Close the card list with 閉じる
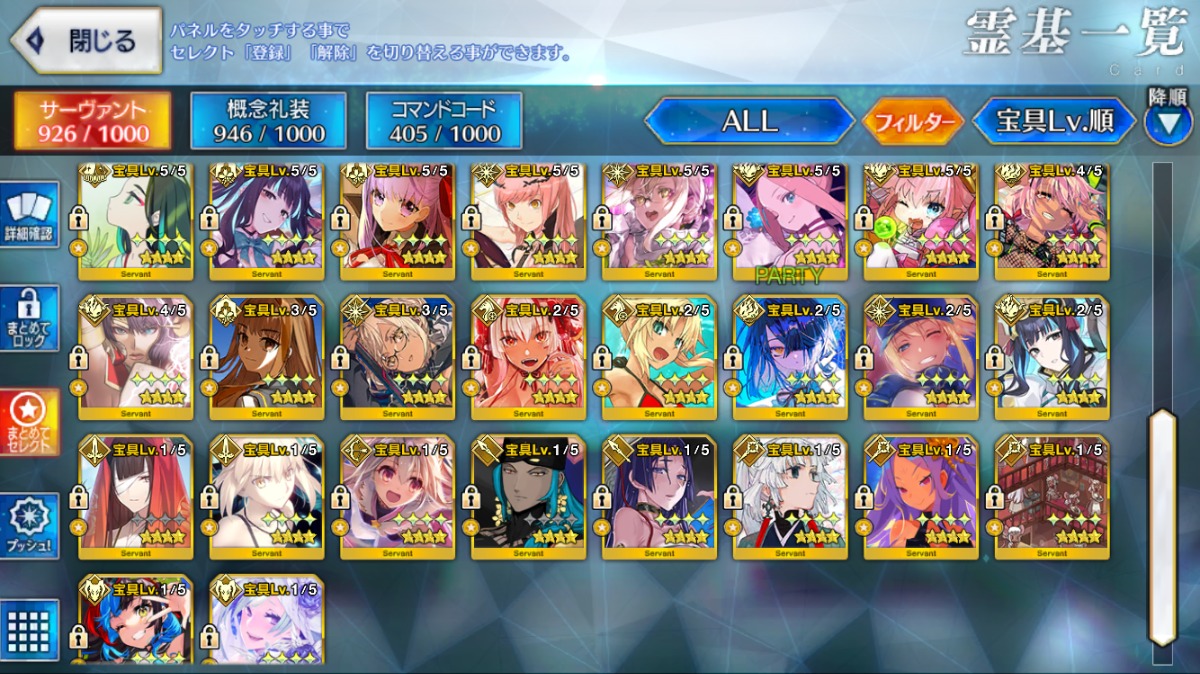The width and height of the screenshot is (1200, 674). coord(86,40)
